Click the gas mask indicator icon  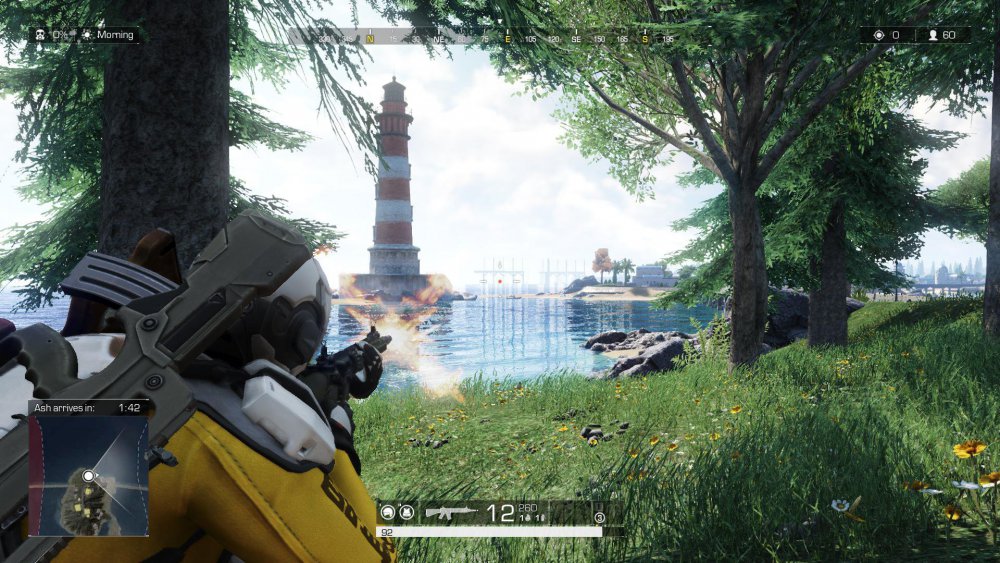pos(39,35)
